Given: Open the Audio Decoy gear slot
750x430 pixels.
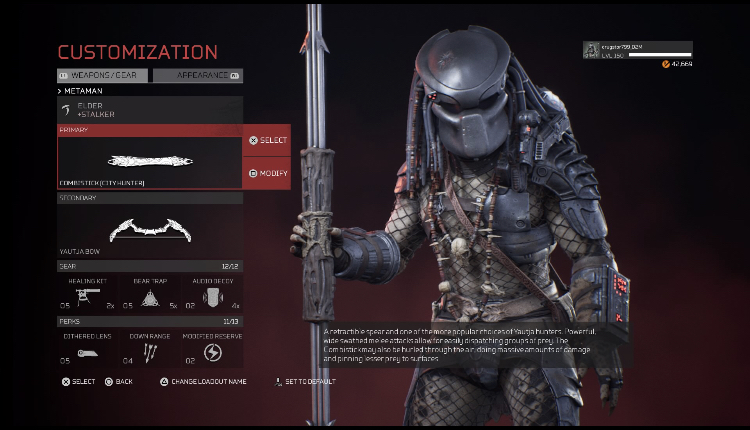Looking at the screenshot, I should [212, 294].
